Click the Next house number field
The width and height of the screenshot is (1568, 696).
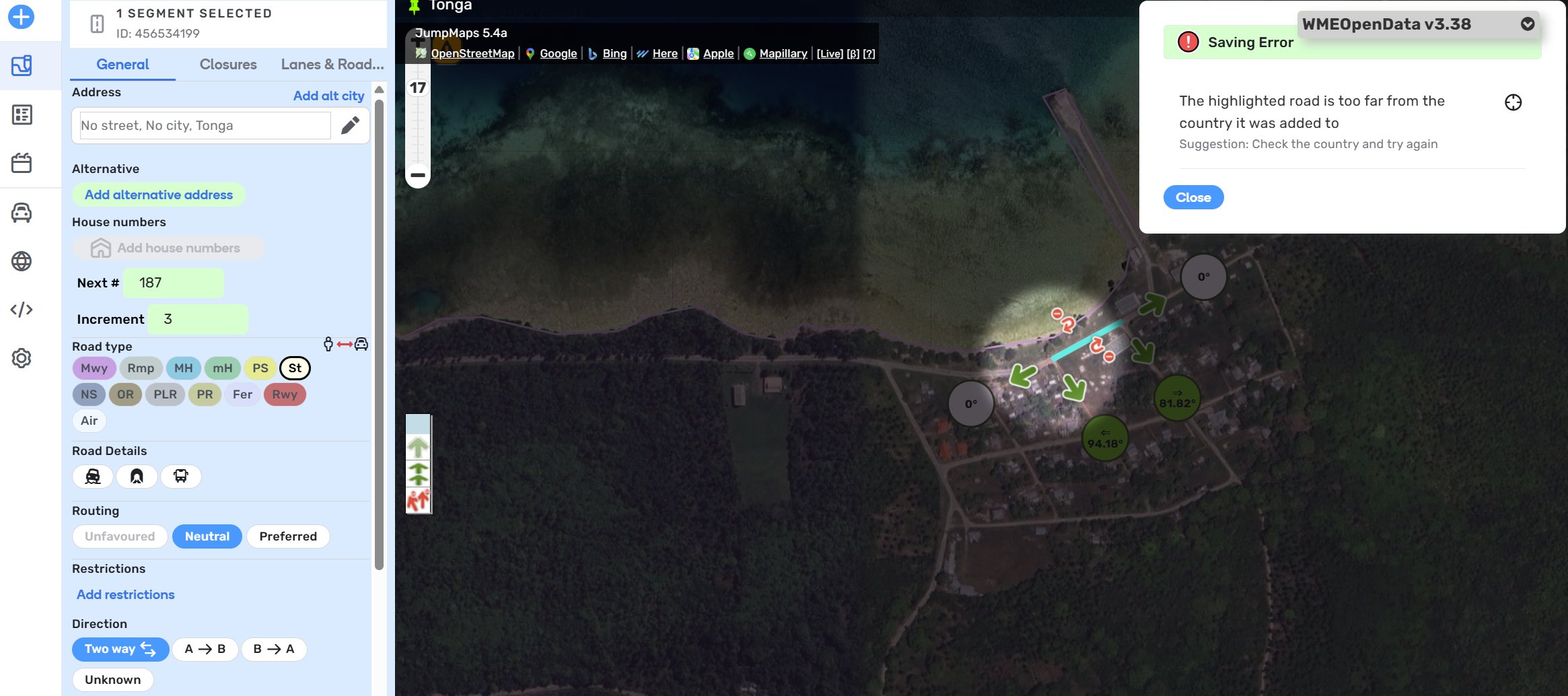(x=173, y=283)
